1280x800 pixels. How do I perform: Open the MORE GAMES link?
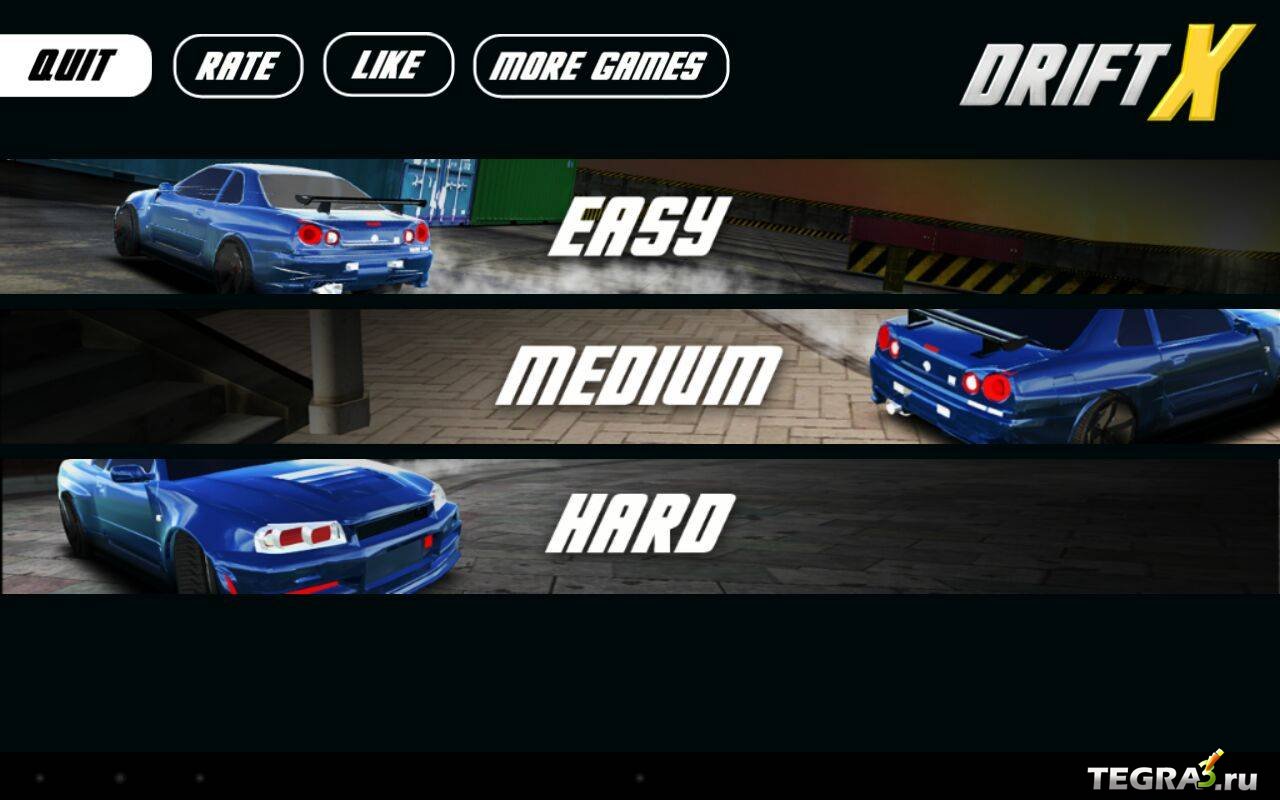coord(600,66)
